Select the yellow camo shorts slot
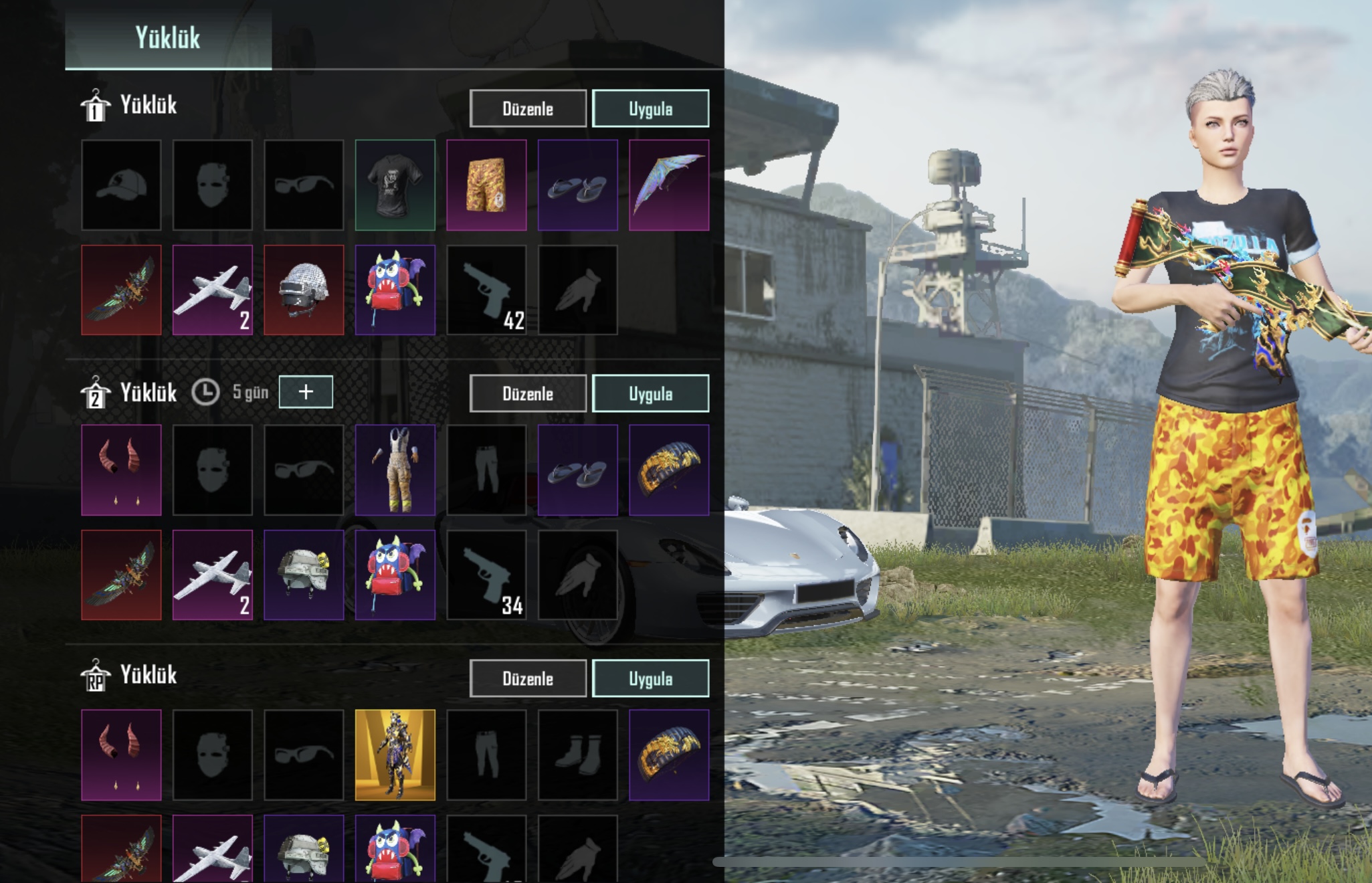 pyautogui.click(x=486, y=185)
